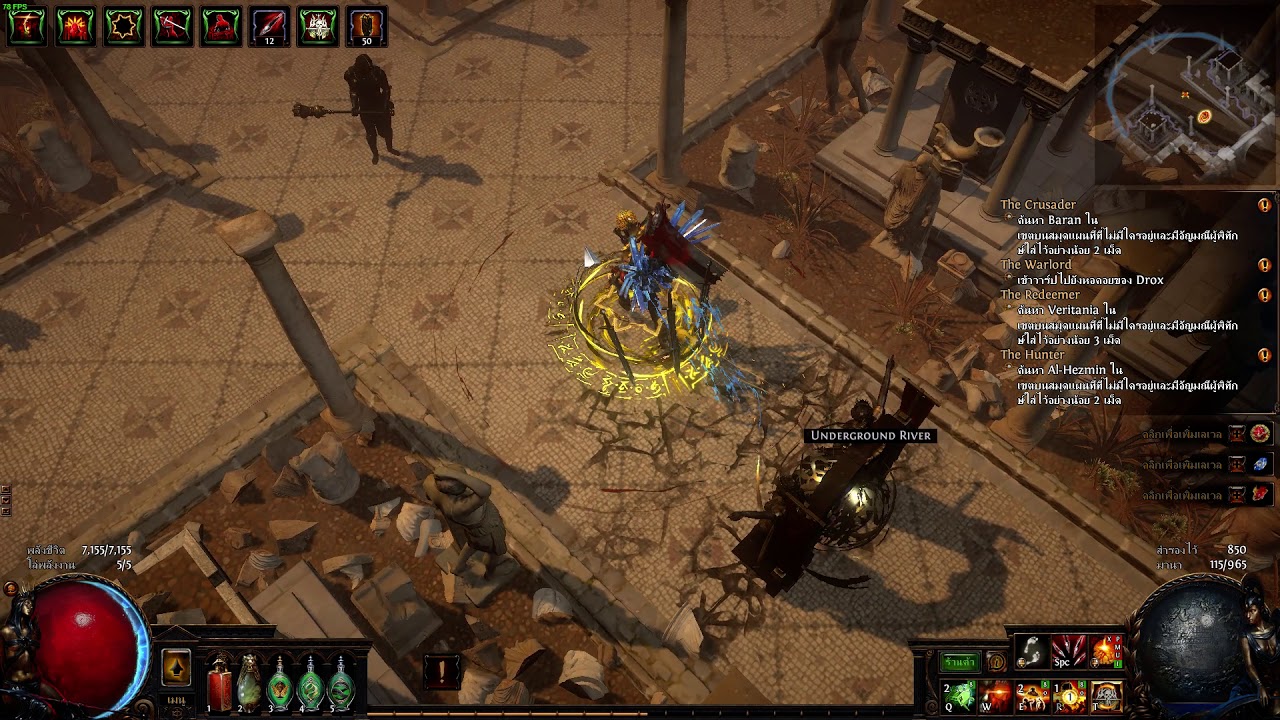Open the green shop button on the skill bar
This screenshot has height=720, width=1280.
click(960, 662)
